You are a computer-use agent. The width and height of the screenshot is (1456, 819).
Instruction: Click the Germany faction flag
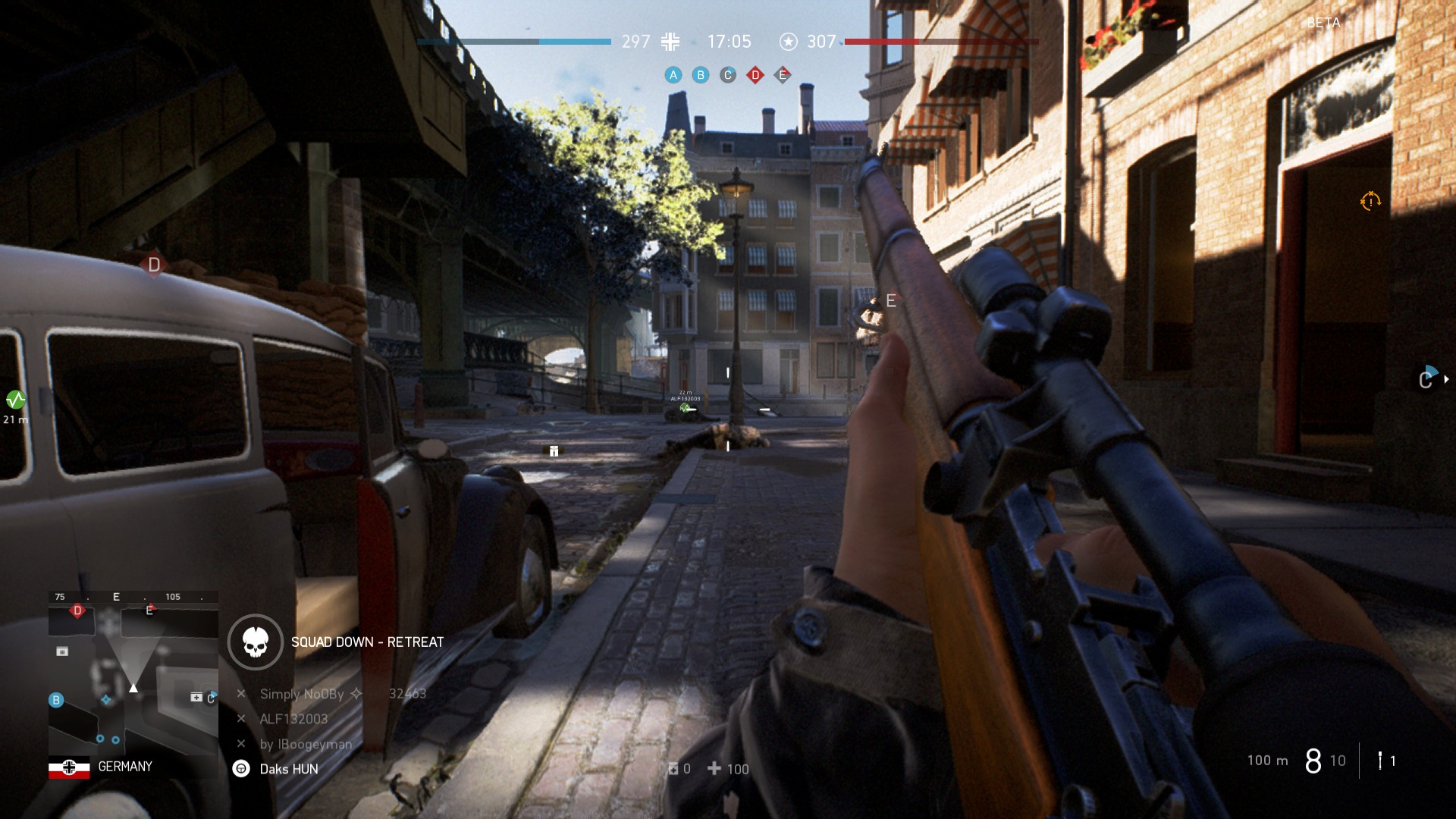point(69,767)
